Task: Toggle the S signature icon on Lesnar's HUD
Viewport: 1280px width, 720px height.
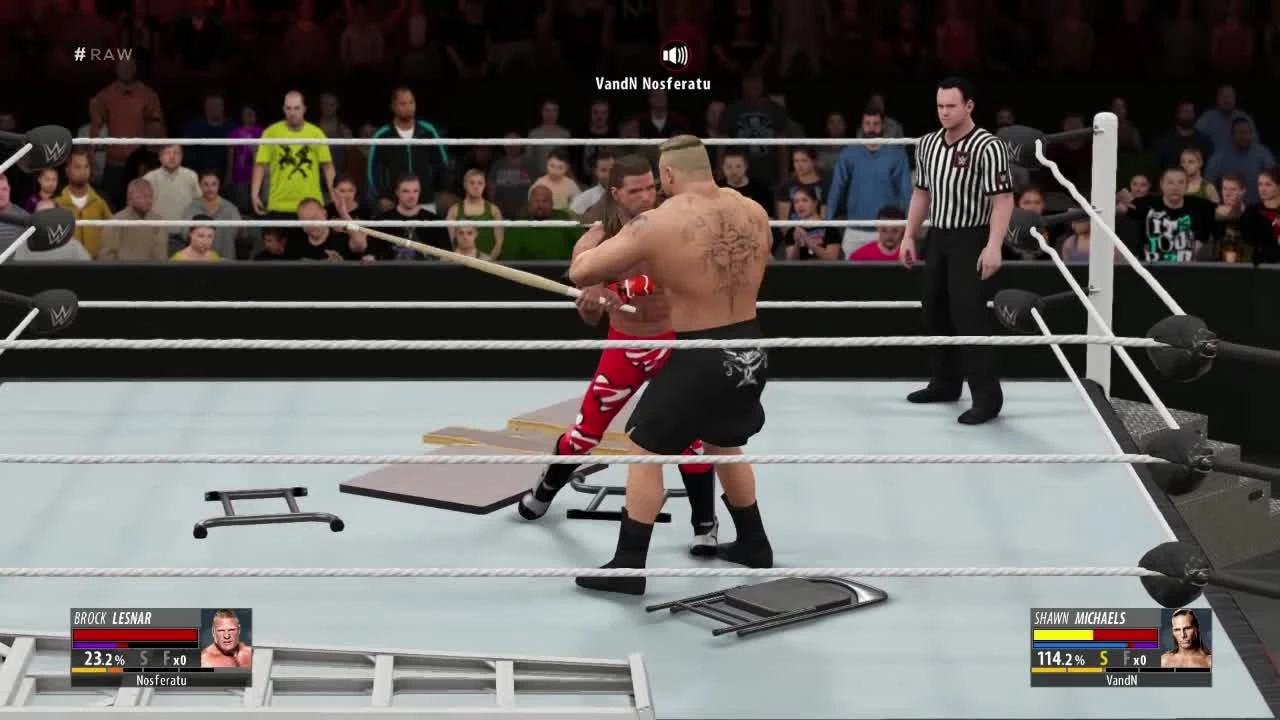Action: click(x=143, y=658)
